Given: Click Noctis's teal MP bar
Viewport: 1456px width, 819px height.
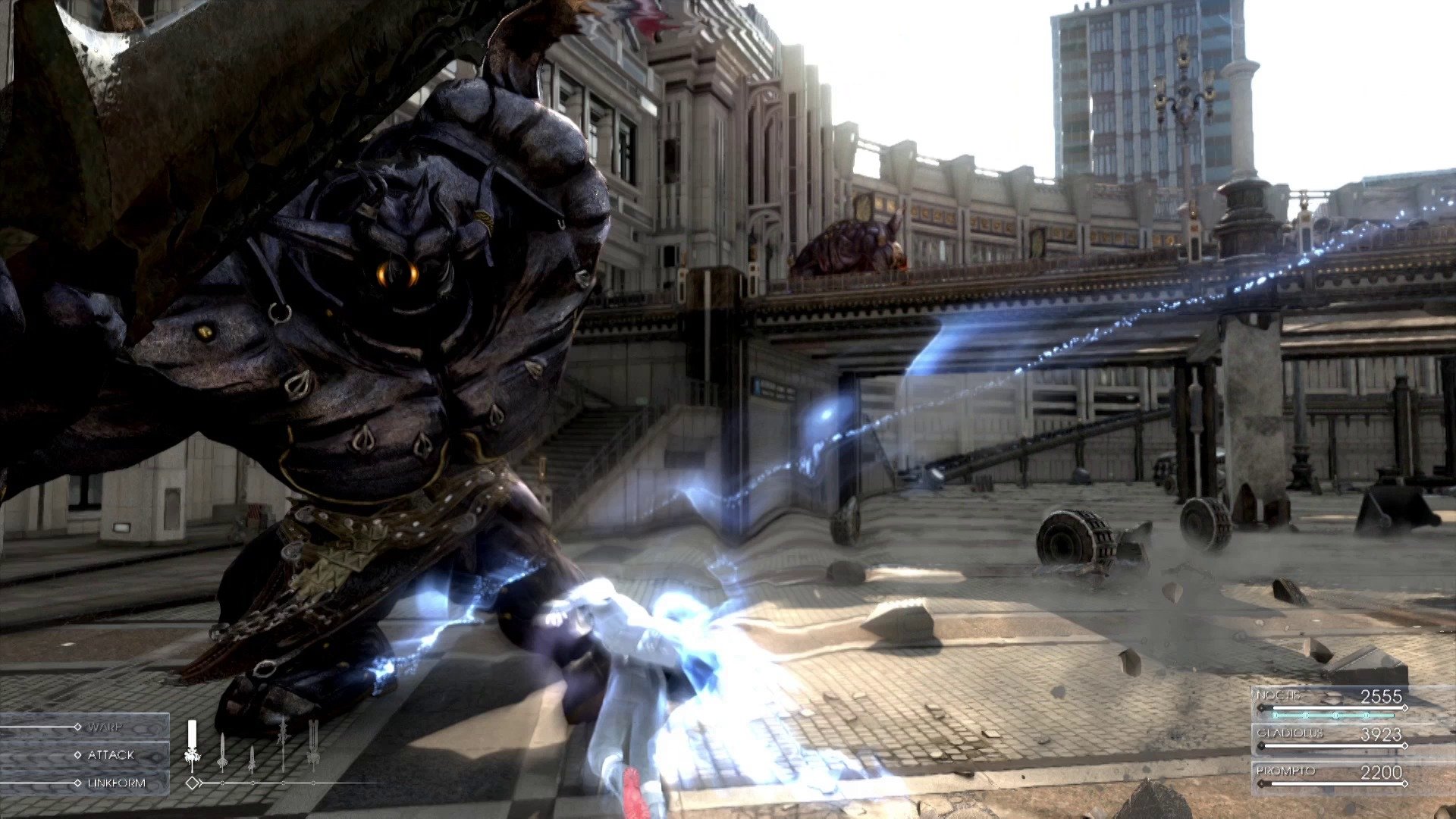Looking at the screenshot, I should click(x=1333, y=715).
